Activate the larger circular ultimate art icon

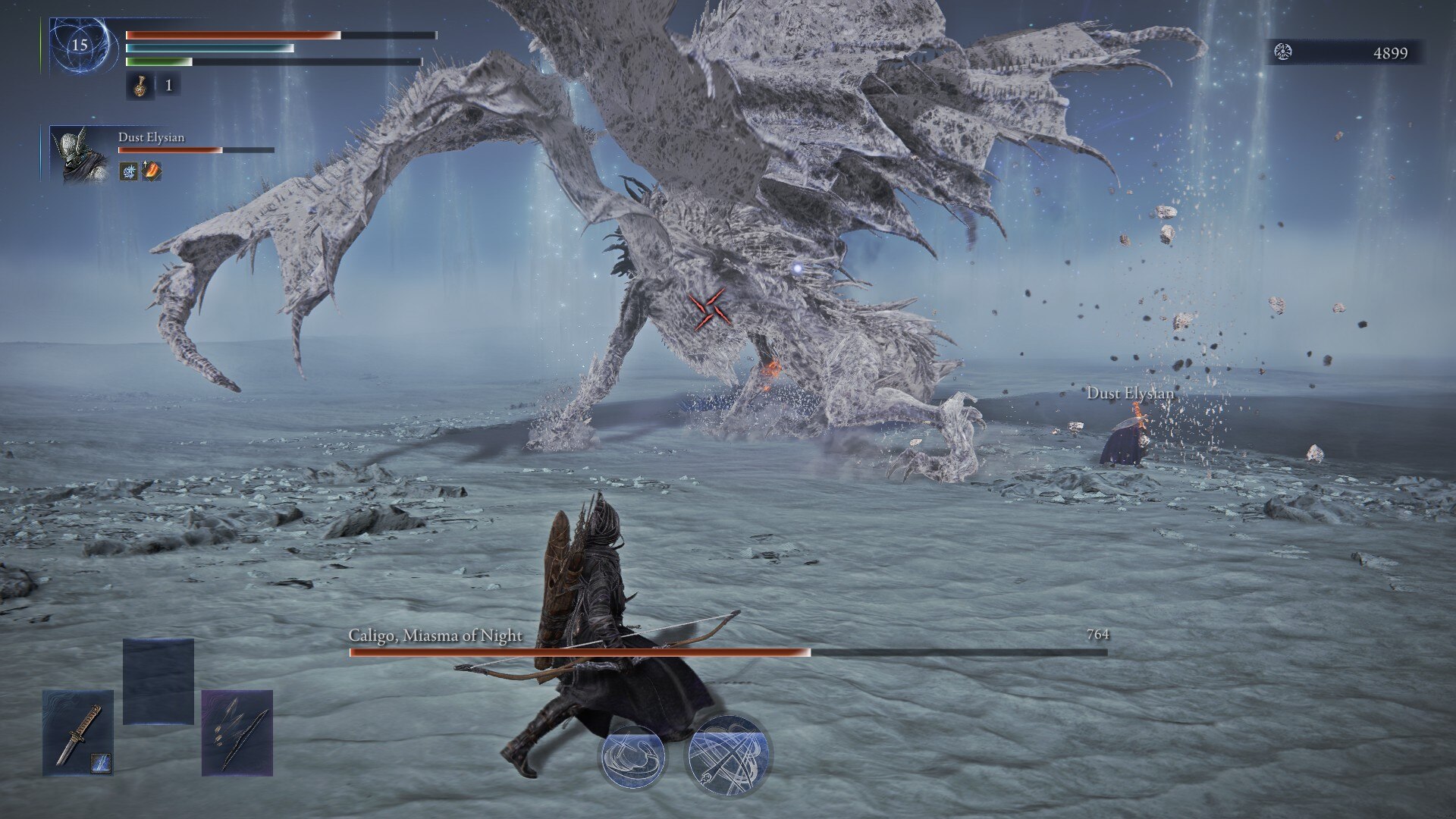(x=727, y=755)
